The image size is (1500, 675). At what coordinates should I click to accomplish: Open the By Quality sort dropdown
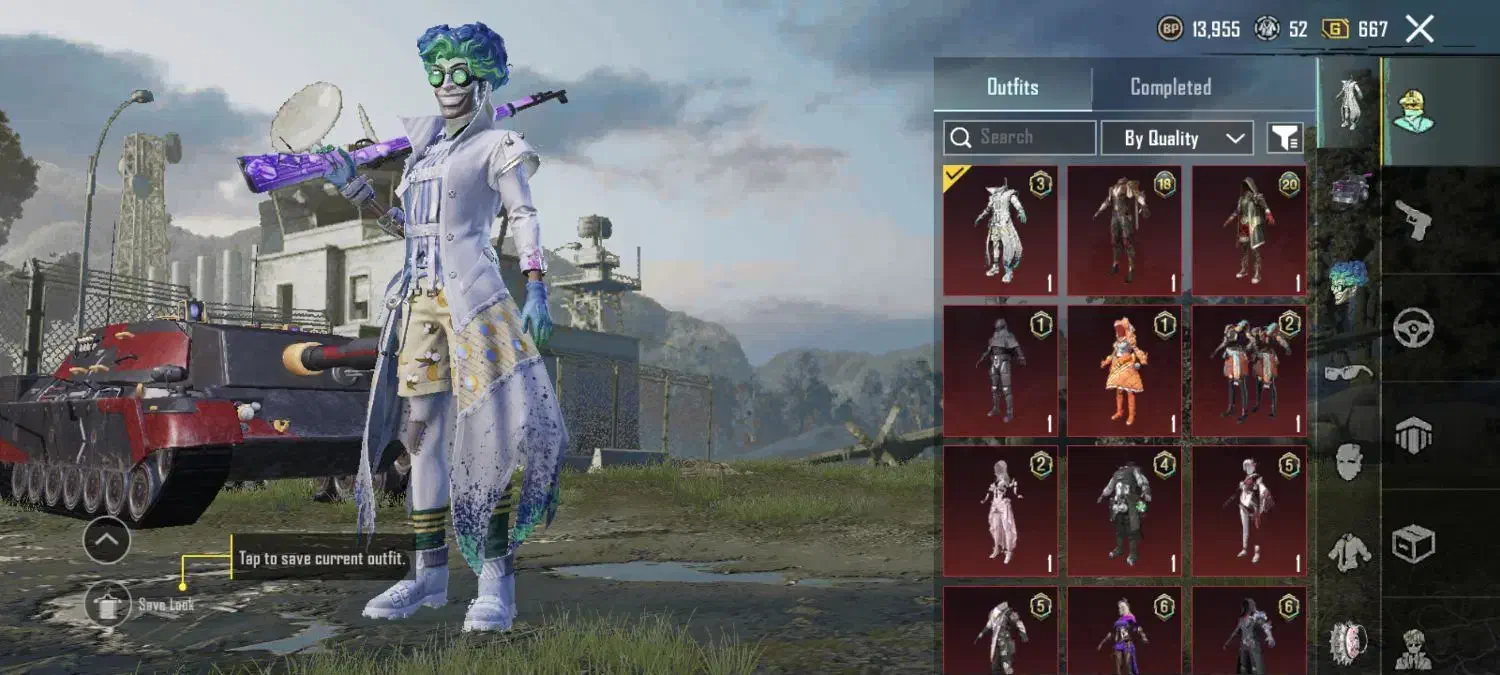[x=1176, y=138]
